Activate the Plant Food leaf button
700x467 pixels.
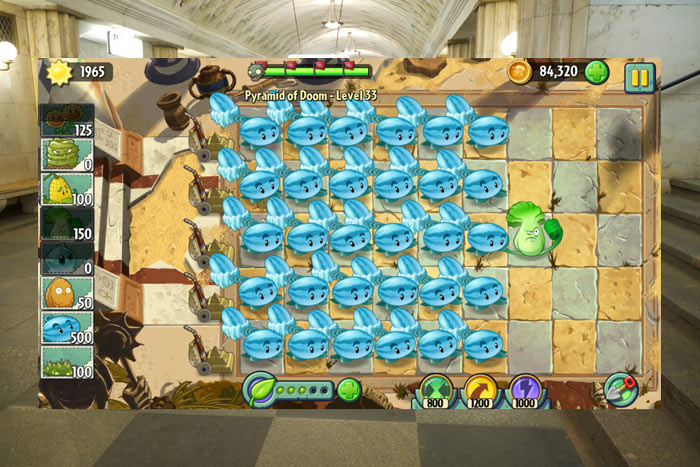coord(261,387)
